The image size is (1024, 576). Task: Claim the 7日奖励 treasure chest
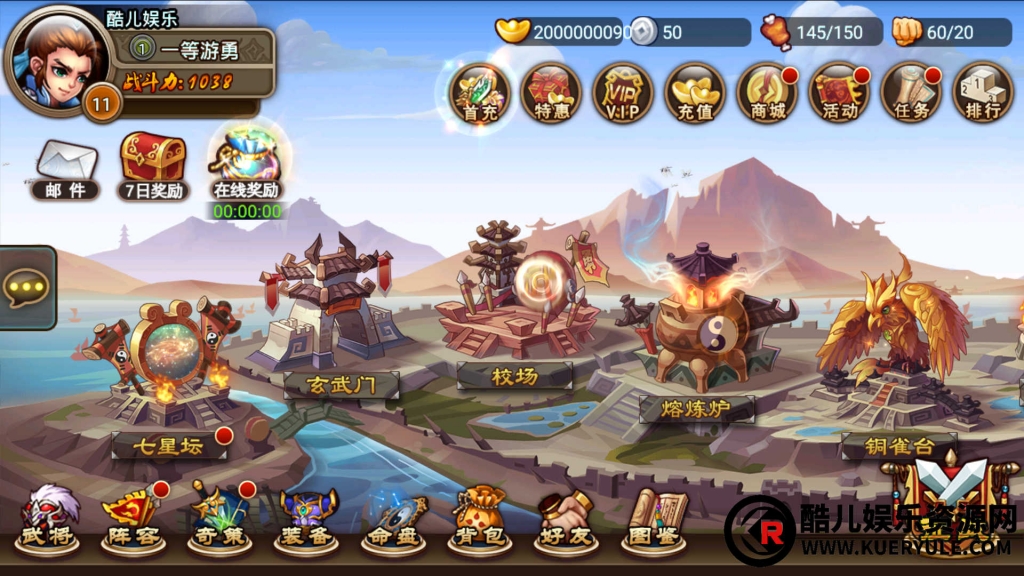[152, 166]
